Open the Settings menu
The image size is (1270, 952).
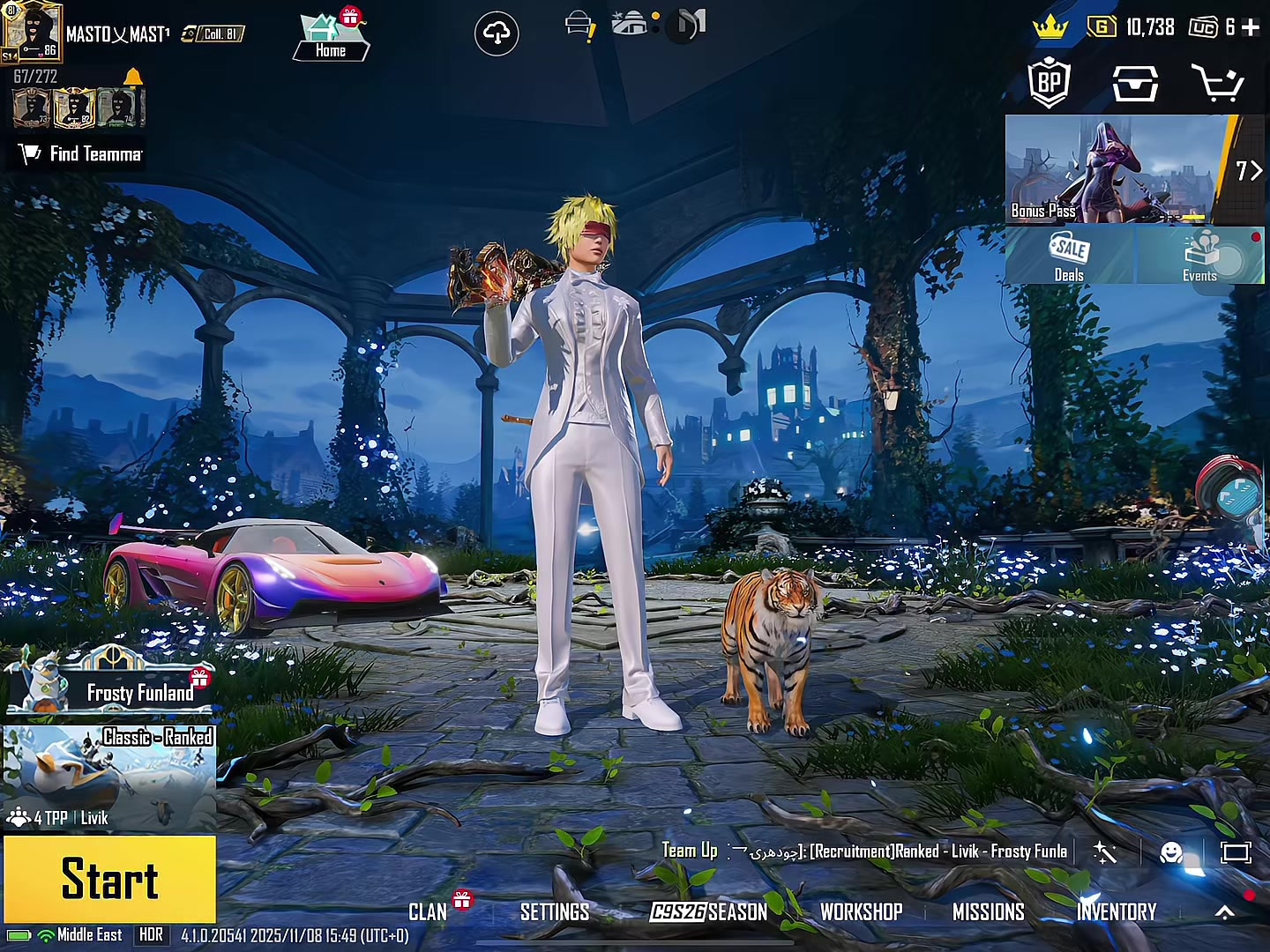pyautogui.click(x=555, y=912)
